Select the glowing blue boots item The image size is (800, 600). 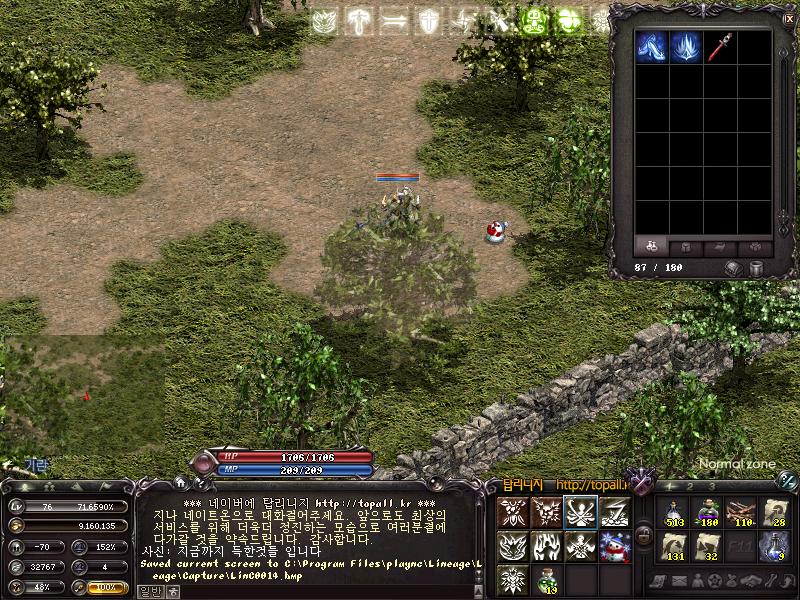[x=651, y=46]
